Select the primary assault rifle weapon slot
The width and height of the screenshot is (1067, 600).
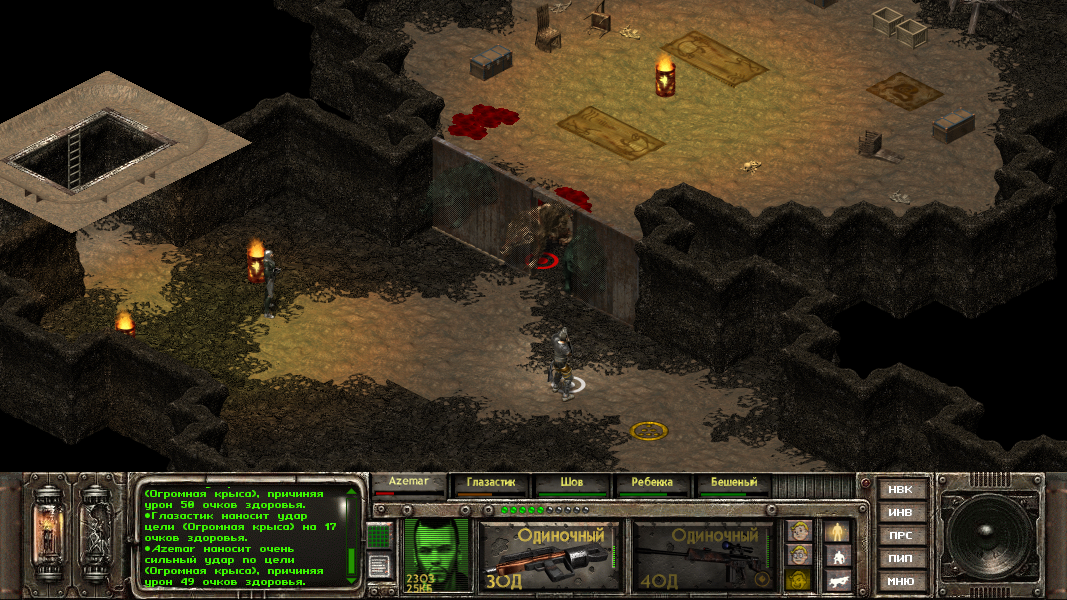click(x=549, y=555)
